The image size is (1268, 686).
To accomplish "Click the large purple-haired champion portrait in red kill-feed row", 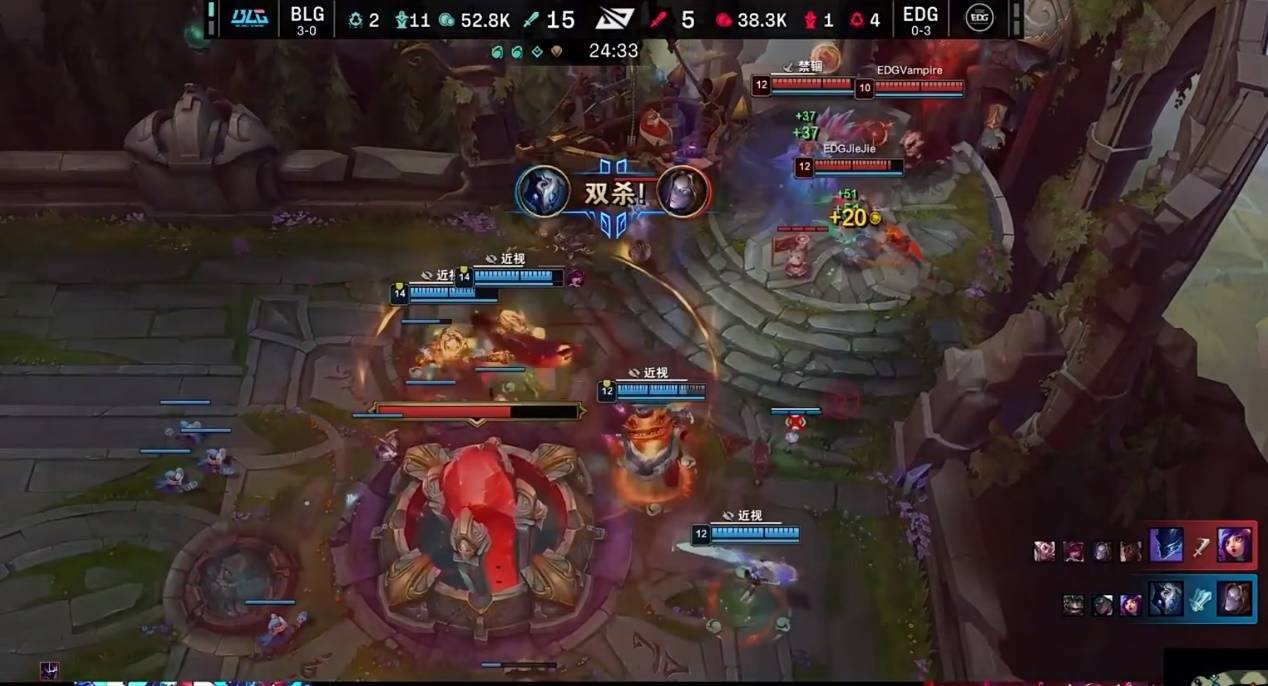I will (x=1234, y=546).
